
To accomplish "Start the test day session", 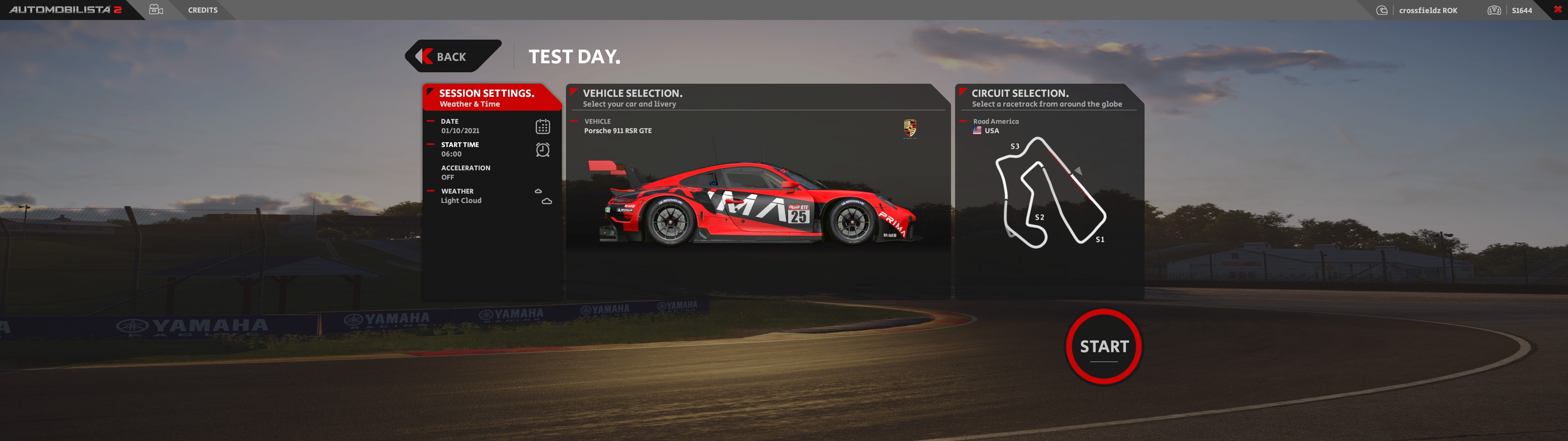I will click(1104, 347).
